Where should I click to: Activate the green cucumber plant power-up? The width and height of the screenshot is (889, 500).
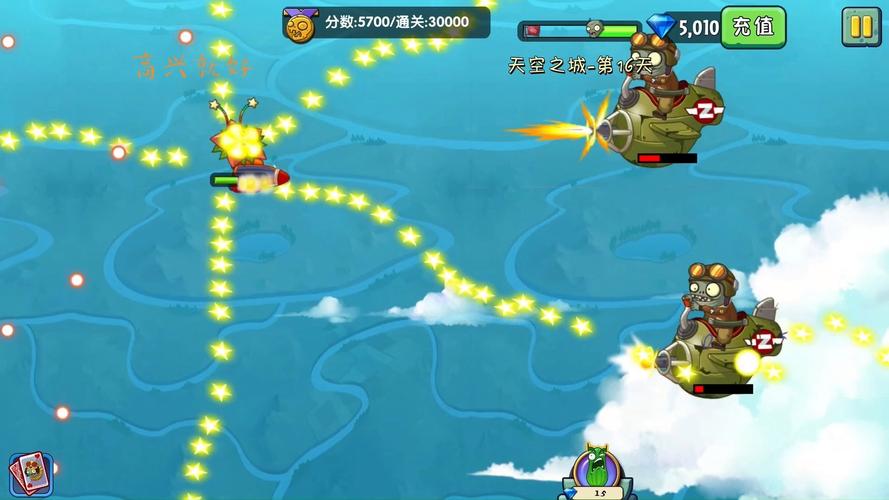599,474
